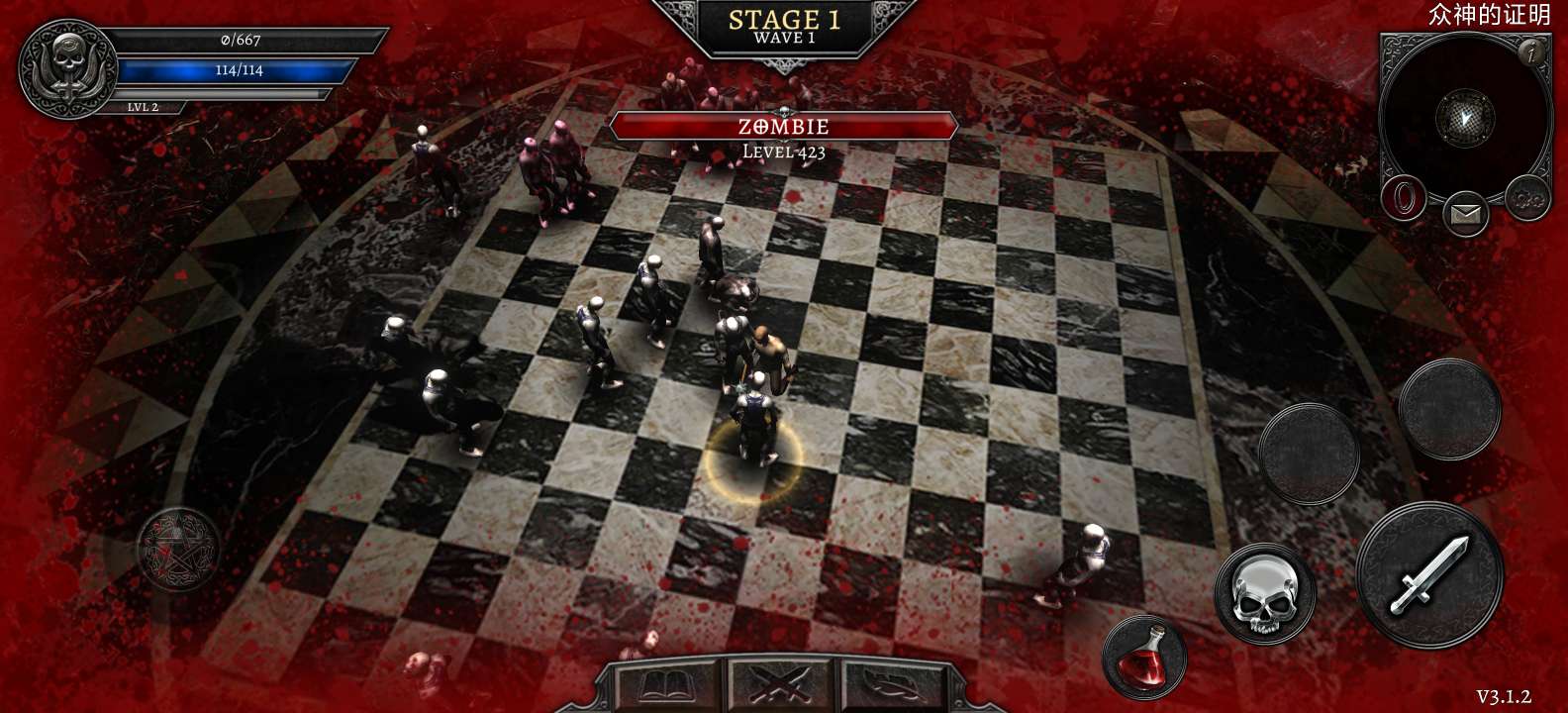Image resolution: width=1568 pixels, height=713 pixels.
Task: Click the glowing arrow at minimap center
Action: 1465,118
